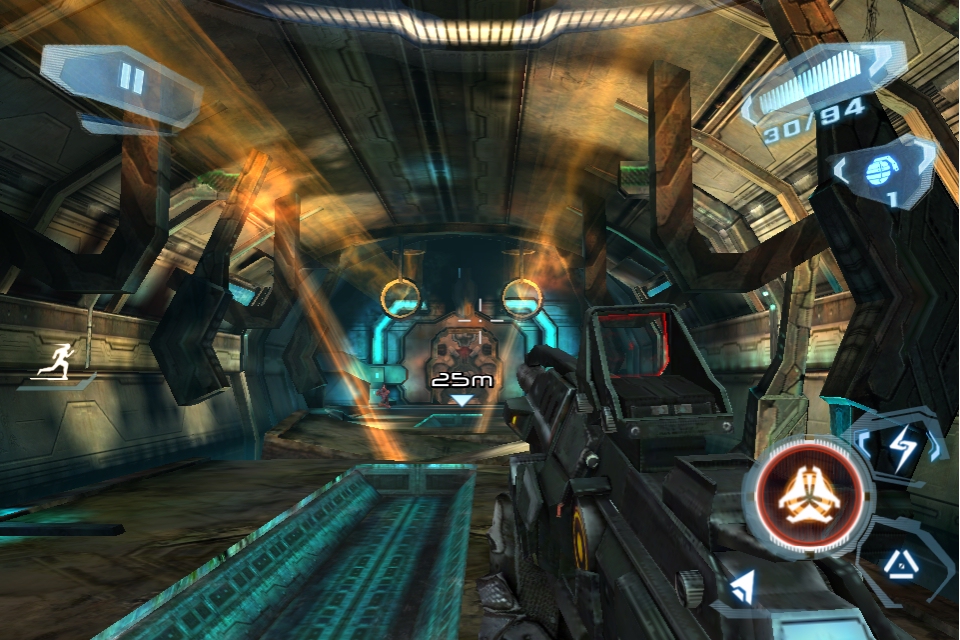This screenshot has width=960, height=640.
Task: Pause the game with the pause button
Action: [131, 79]
